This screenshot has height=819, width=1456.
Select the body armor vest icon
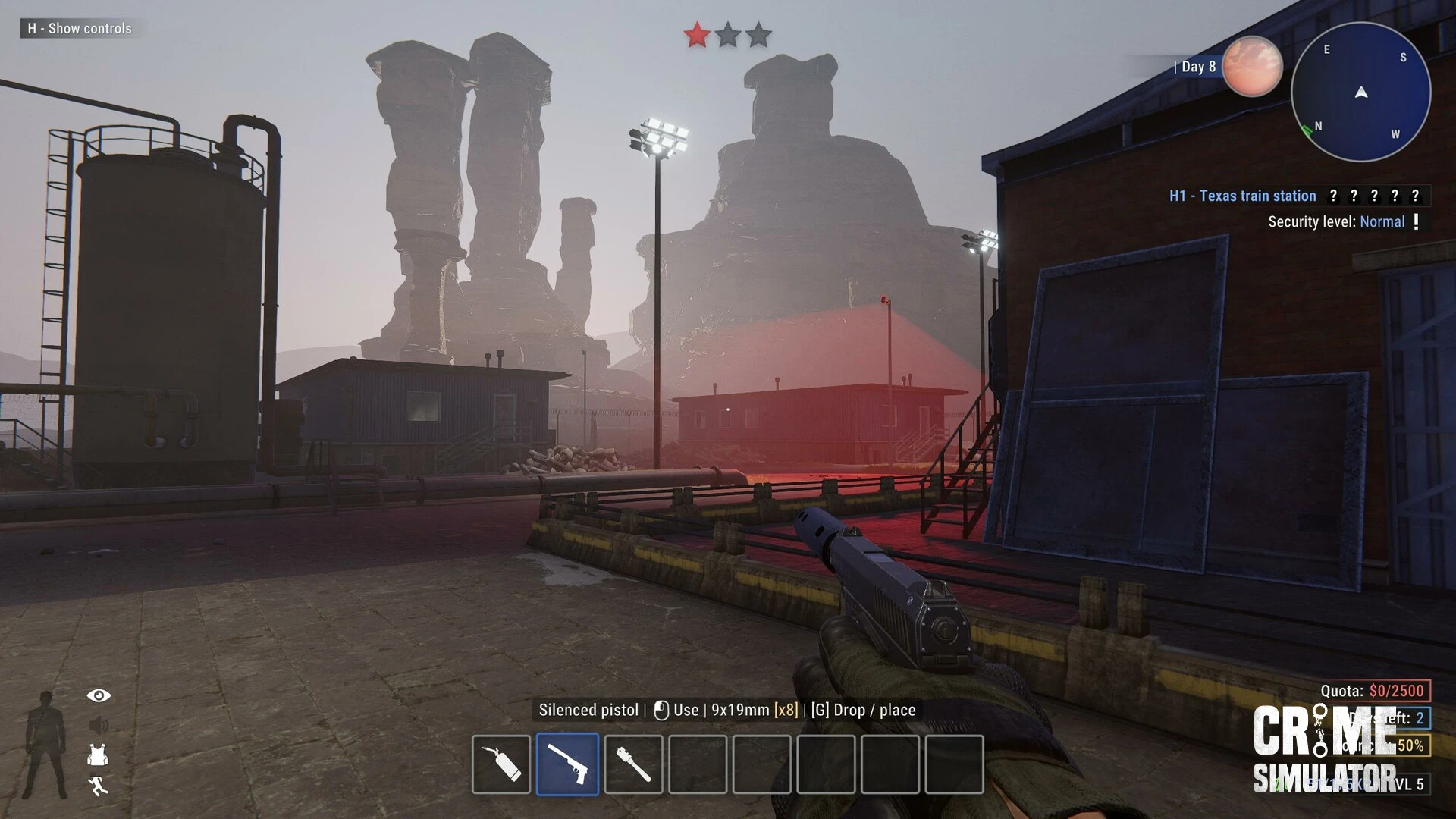pyautogui.click(x=98, y=755)
